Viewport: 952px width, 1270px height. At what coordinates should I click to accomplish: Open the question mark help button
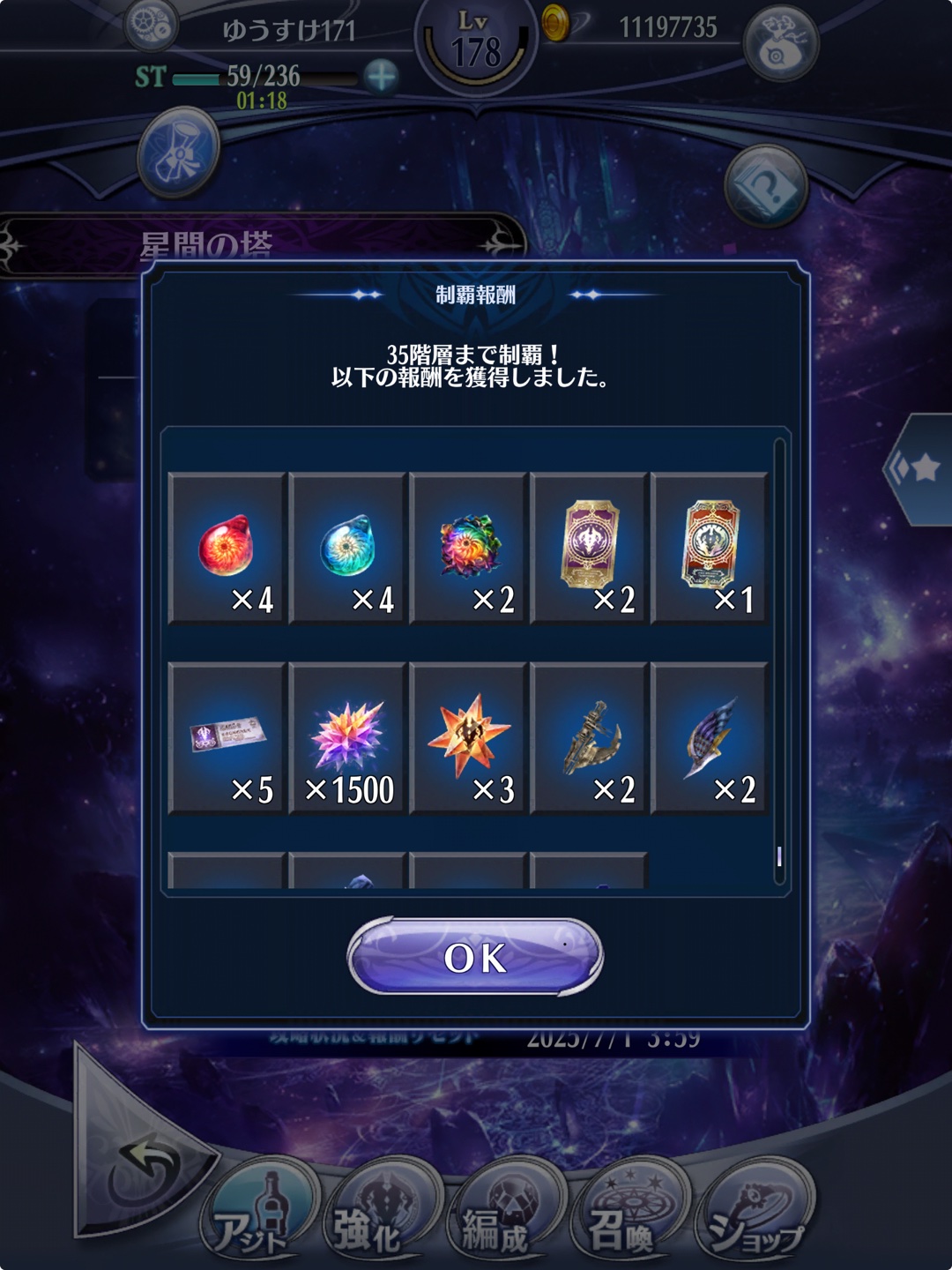[x=765, y=187]
